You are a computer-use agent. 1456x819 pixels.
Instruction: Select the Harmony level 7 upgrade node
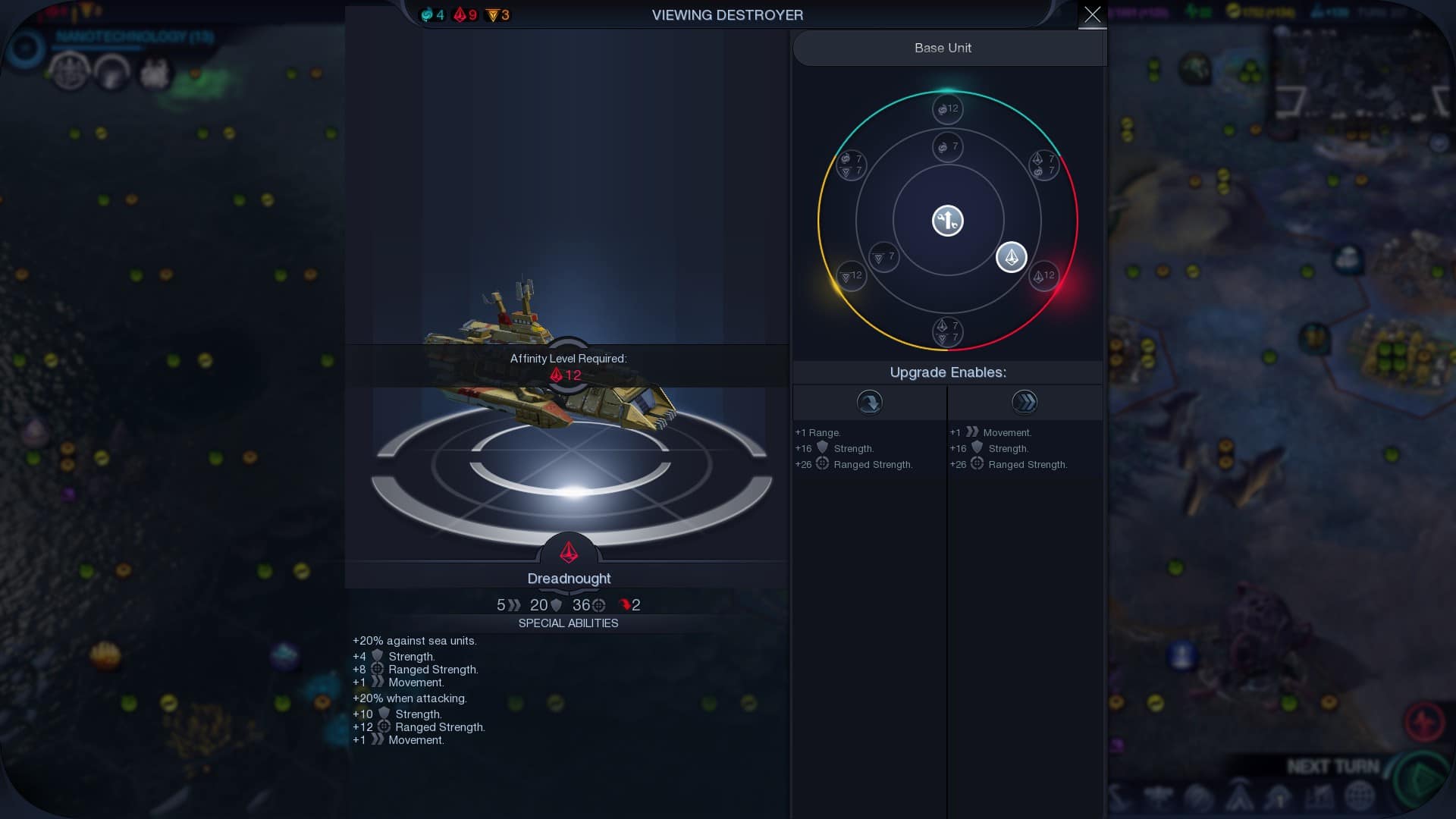(x=947, y=146)
